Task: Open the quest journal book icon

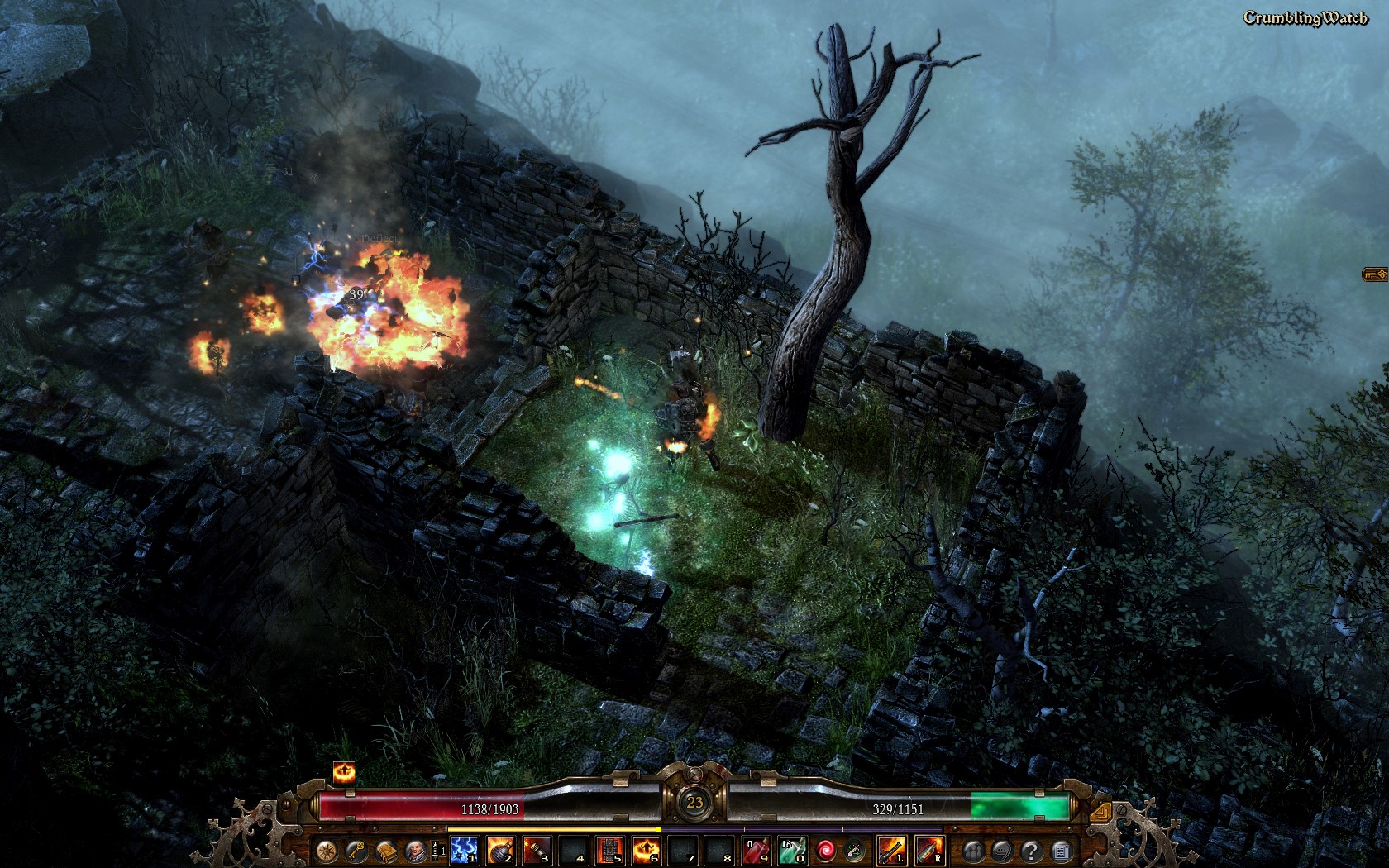Action: pyautogui.click(x=386, y=851)
